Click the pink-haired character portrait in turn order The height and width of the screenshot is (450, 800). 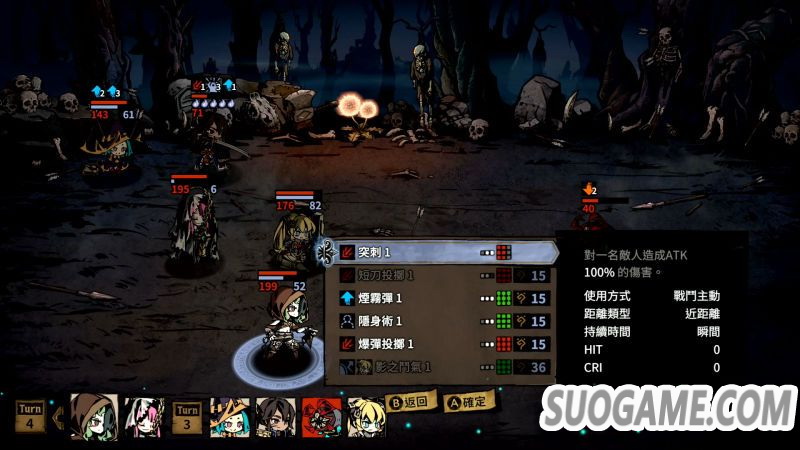pyautogui.click(x=143, y=417)
